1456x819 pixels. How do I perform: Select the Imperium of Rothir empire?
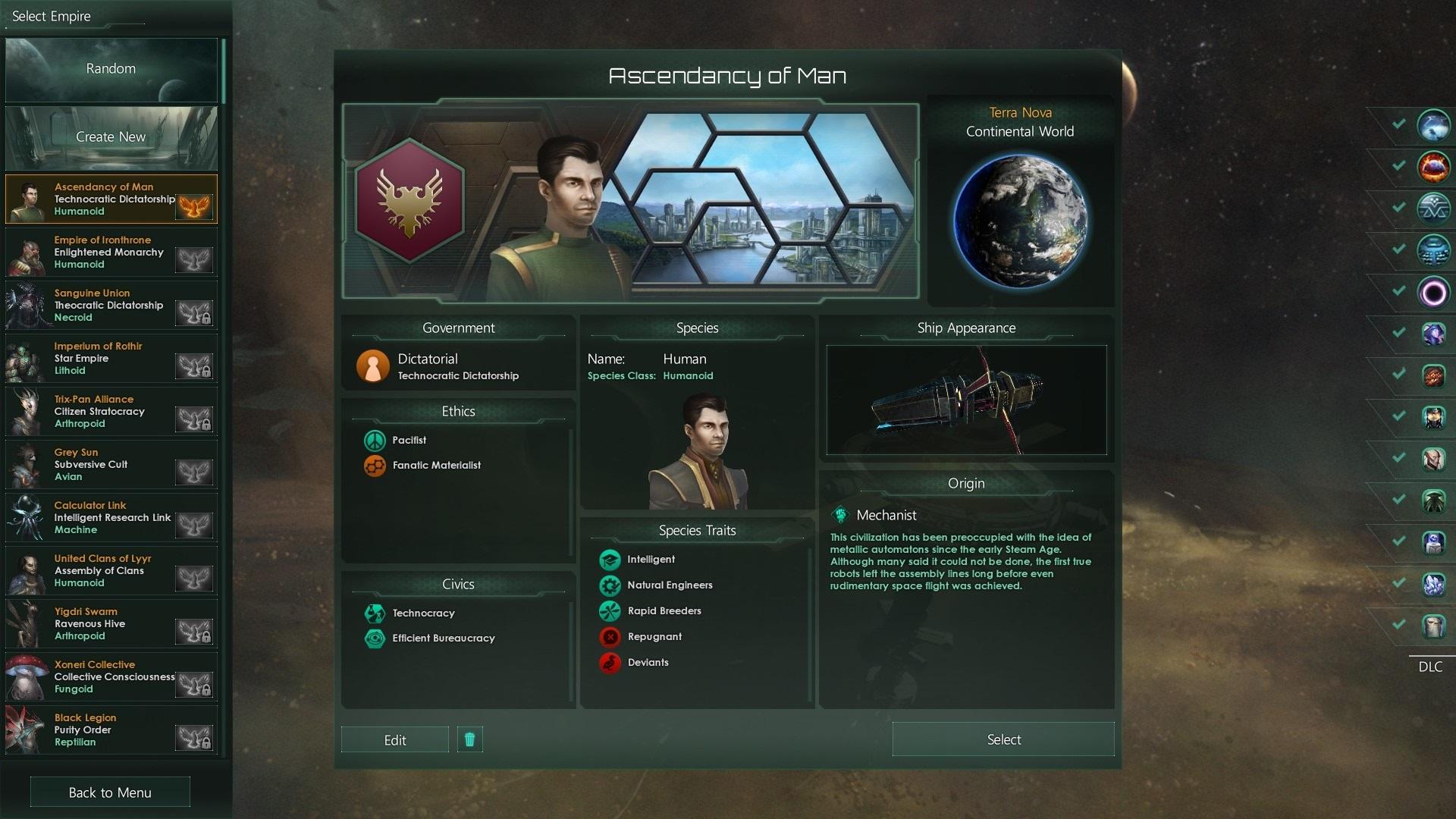(111, 358)
